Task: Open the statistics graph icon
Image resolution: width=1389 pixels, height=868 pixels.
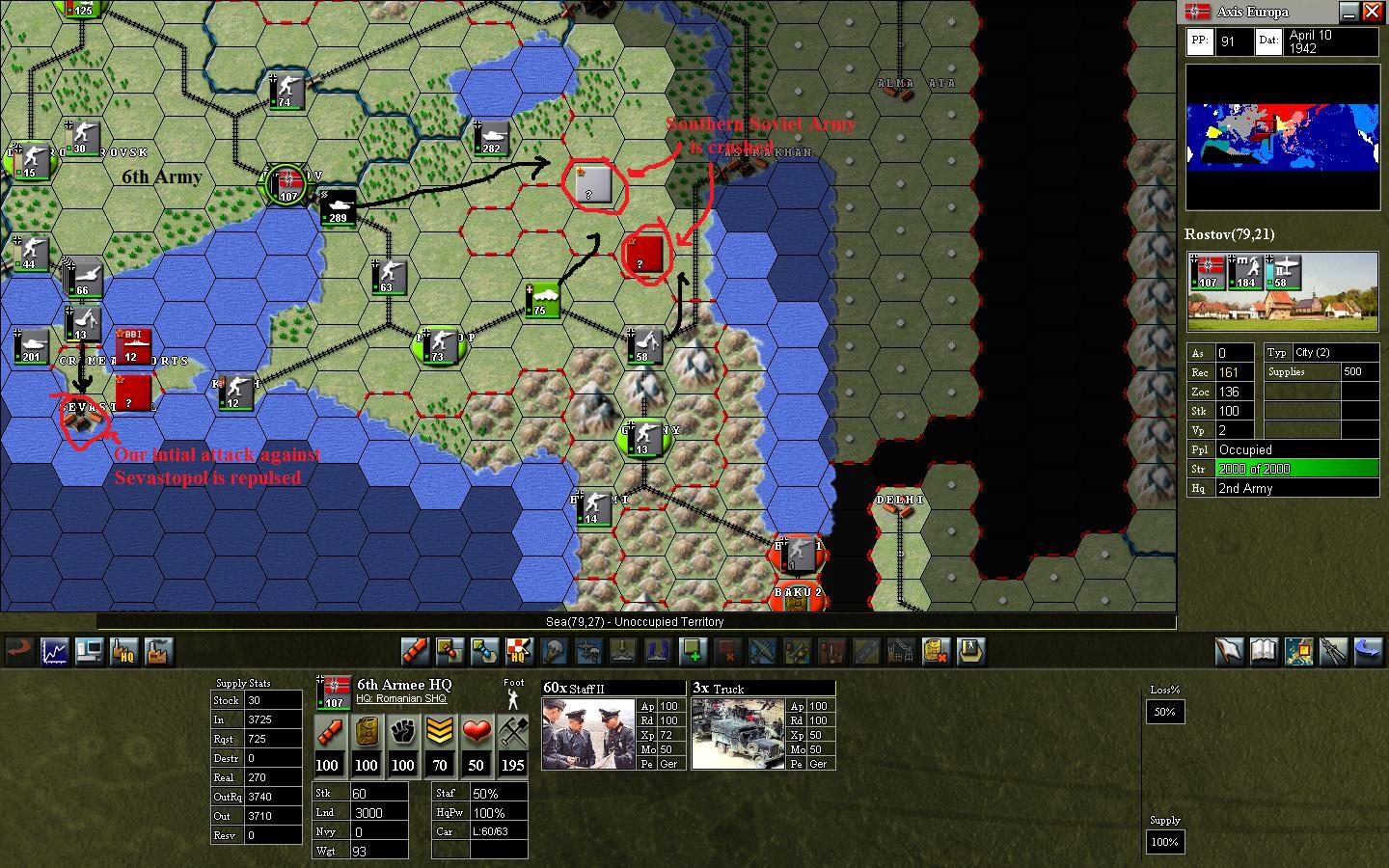Action: coord(54,651)
